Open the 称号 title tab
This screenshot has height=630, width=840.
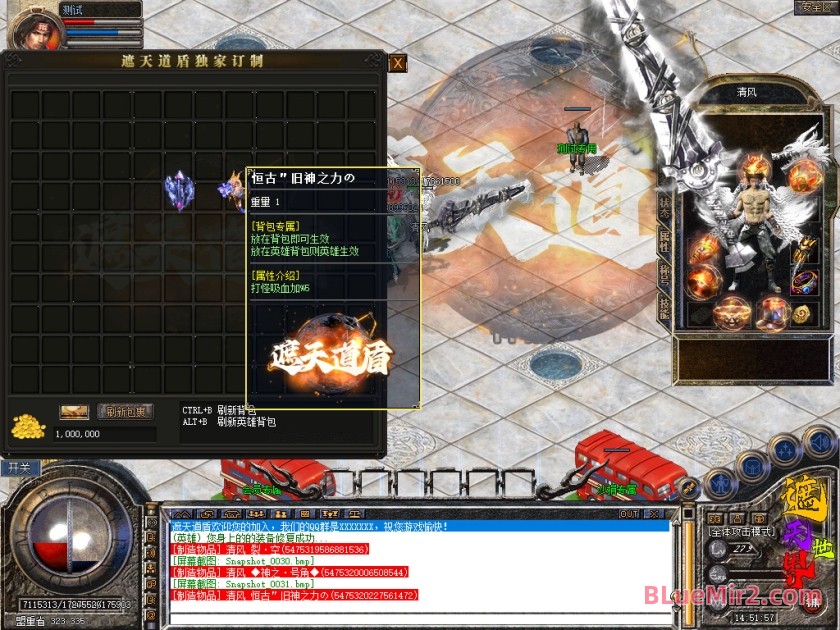tap(664, 272)
